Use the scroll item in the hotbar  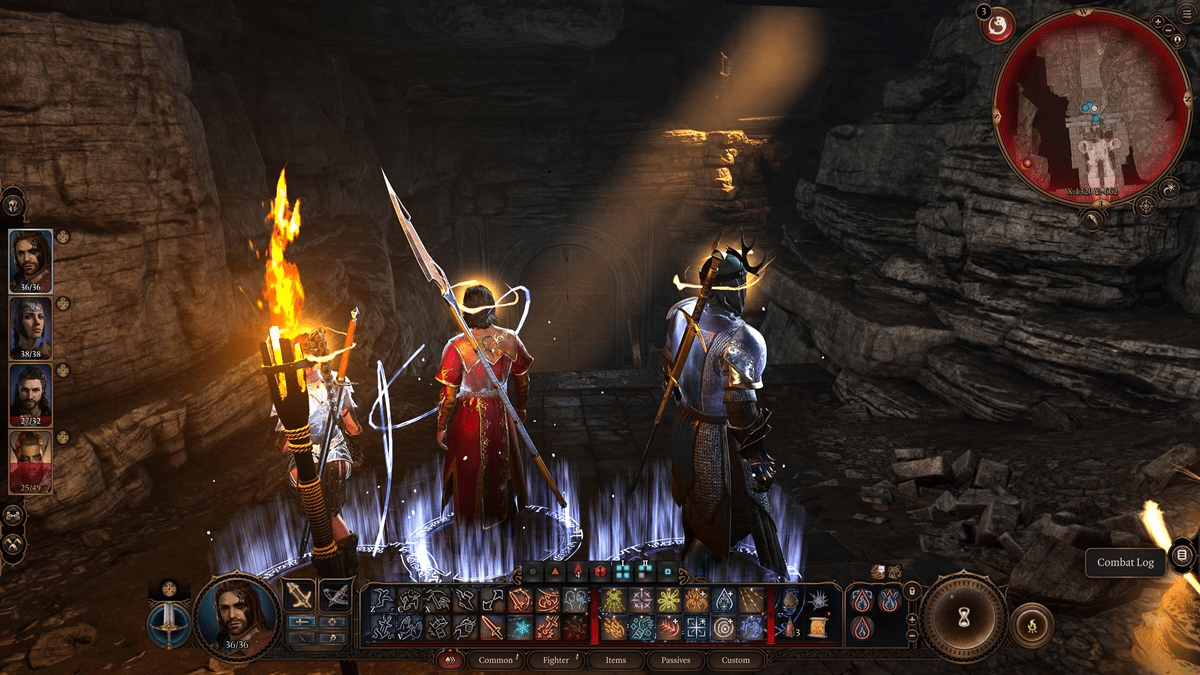click(x=817, y=628)
